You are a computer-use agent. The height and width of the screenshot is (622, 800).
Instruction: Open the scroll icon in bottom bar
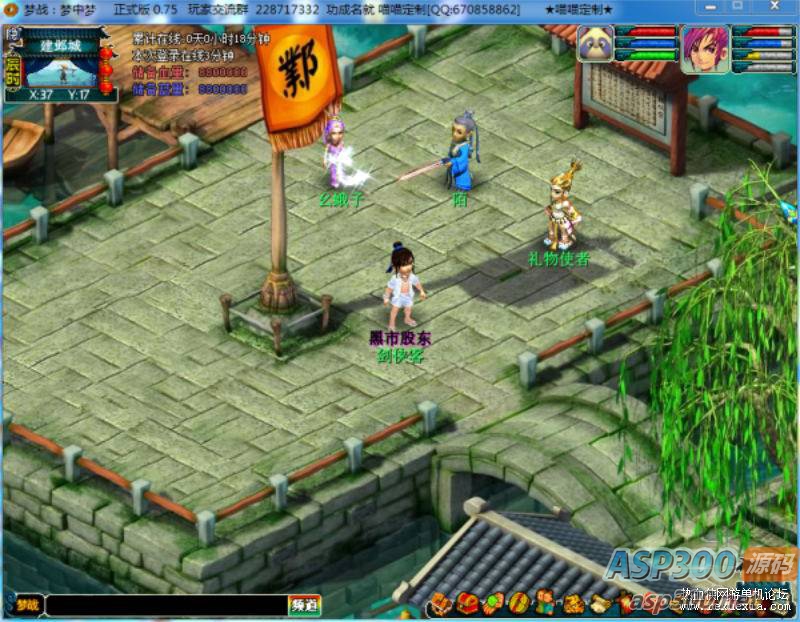point(598,603)
